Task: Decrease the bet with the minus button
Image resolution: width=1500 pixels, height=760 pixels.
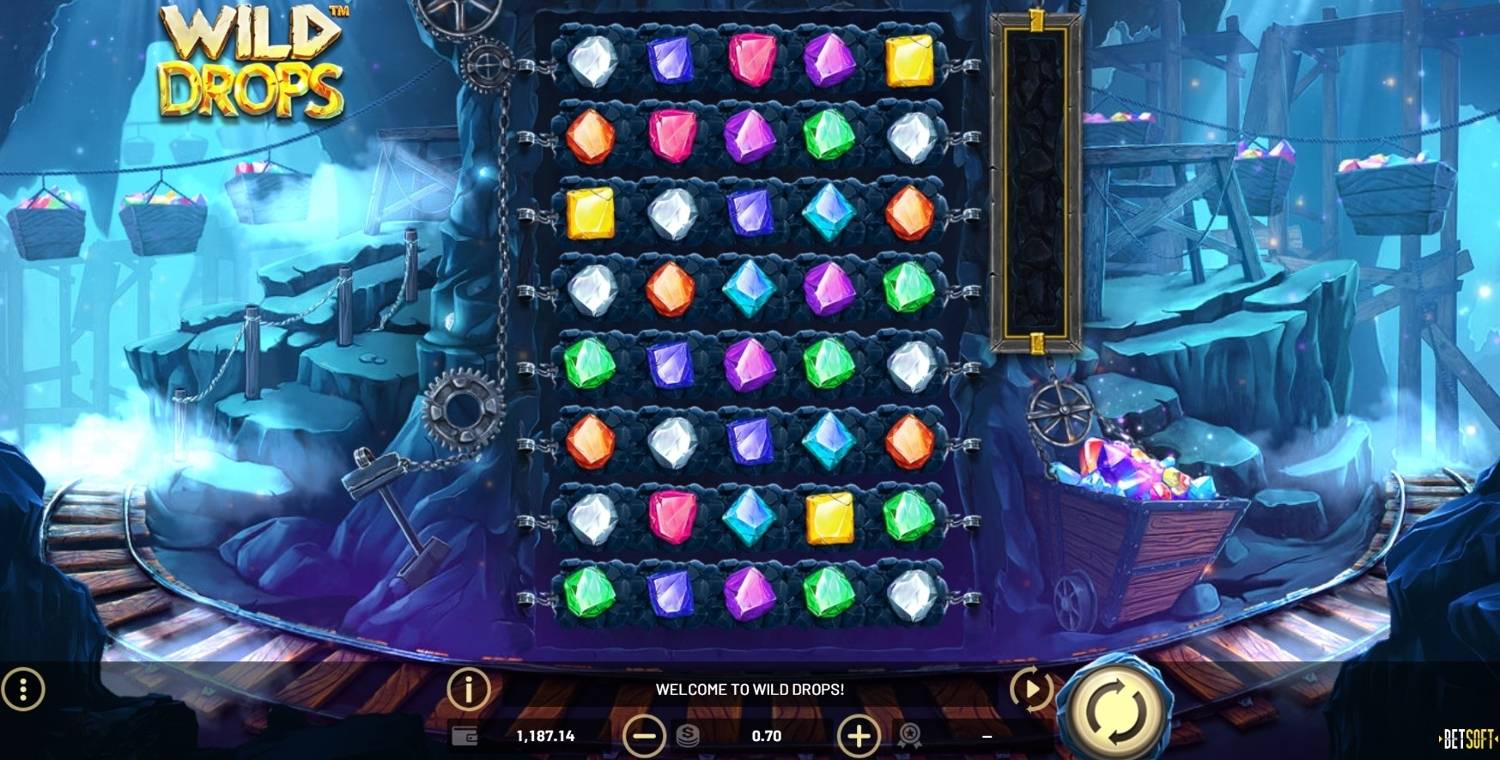Action: coord(644,736)
